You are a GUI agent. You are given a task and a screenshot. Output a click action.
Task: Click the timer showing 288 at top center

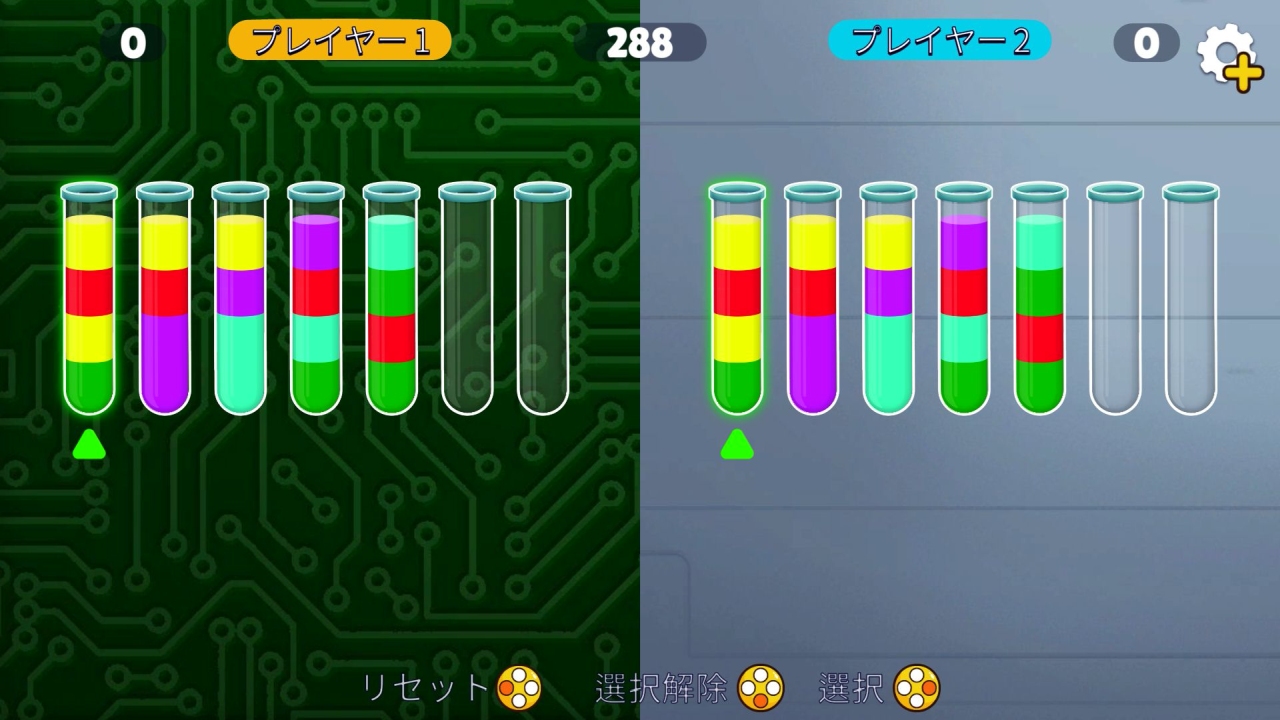click(x=639, y=43)
